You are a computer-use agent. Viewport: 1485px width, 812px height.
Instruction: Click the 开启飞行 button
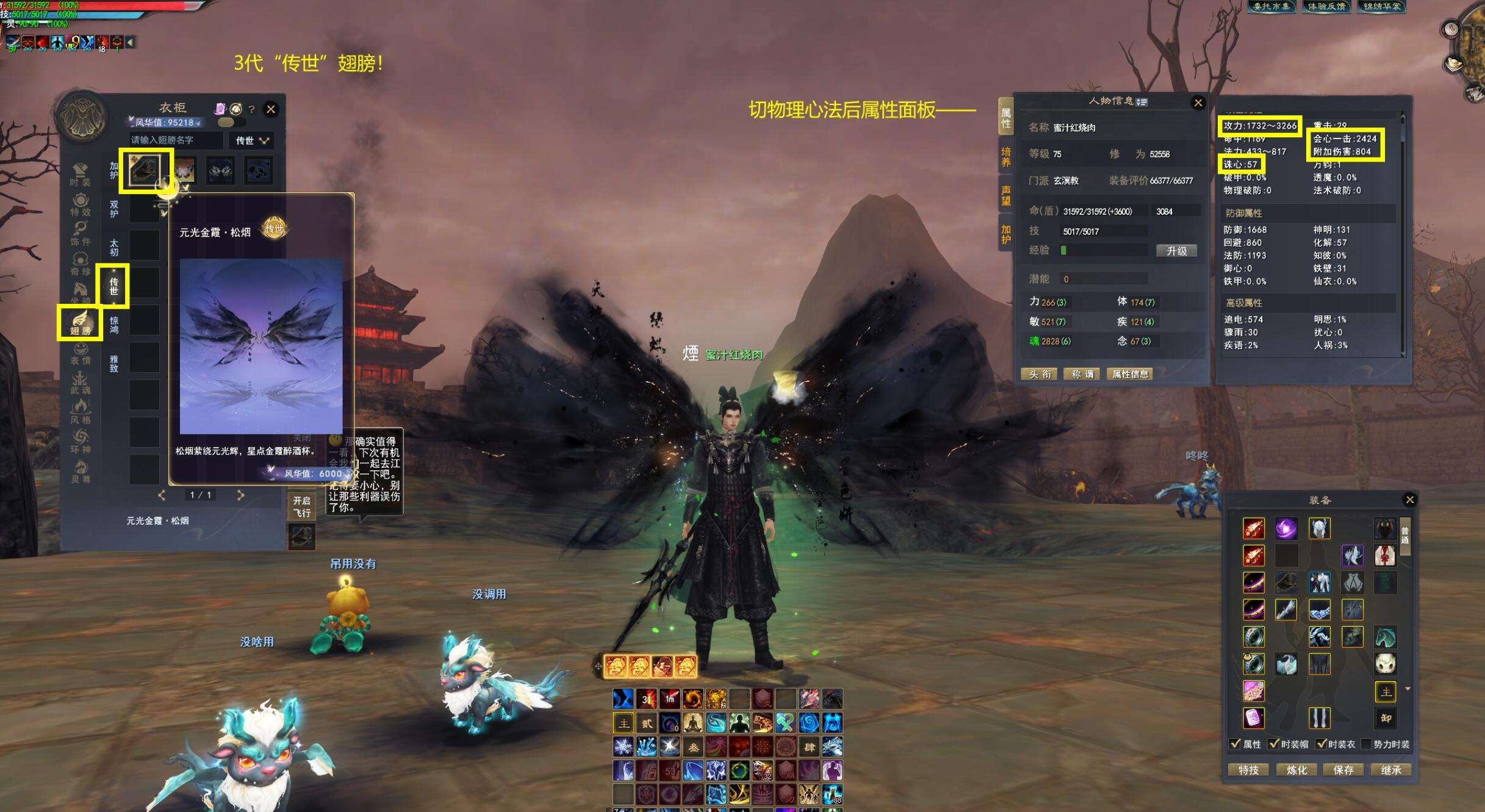tap(301, 507)
